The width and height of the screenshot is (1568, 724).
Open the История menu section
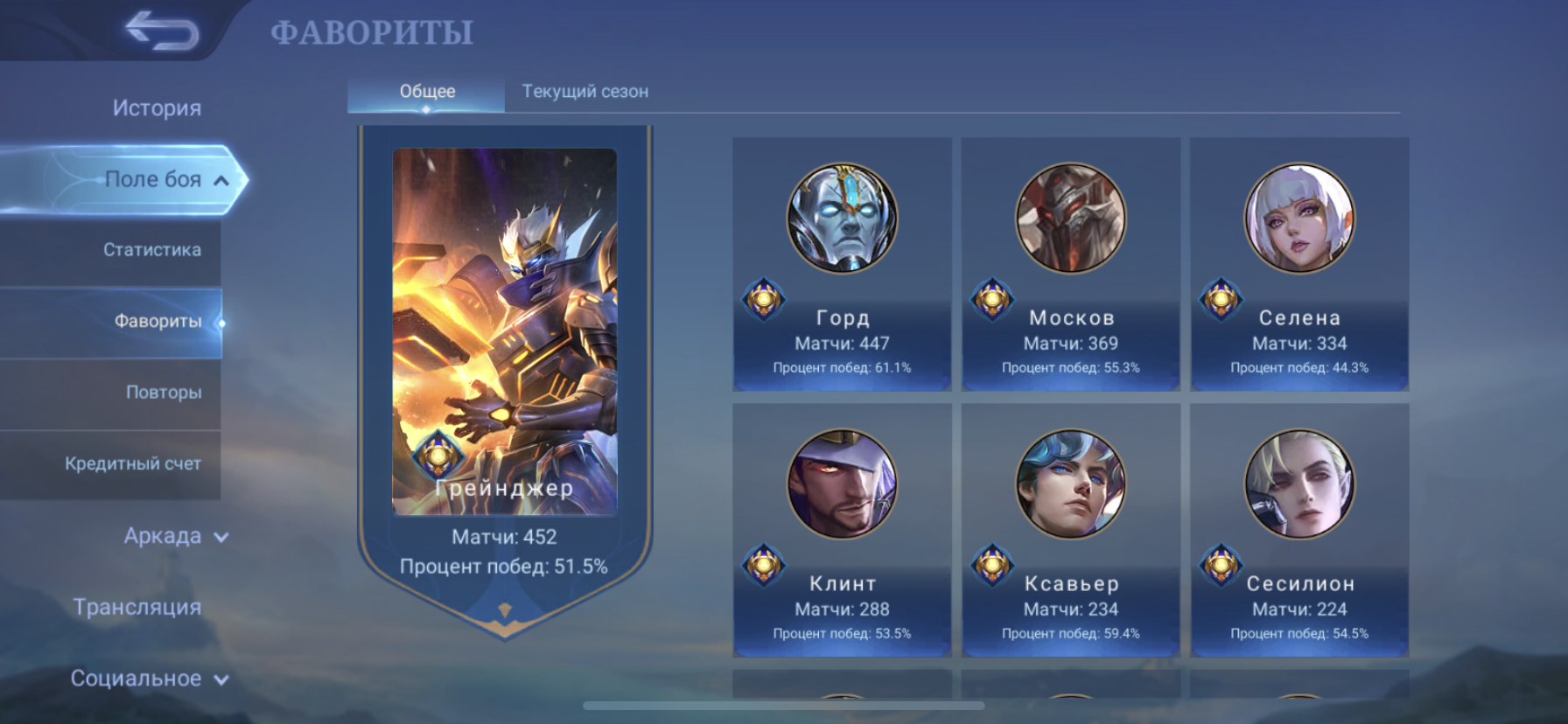(x=157, y=108)
